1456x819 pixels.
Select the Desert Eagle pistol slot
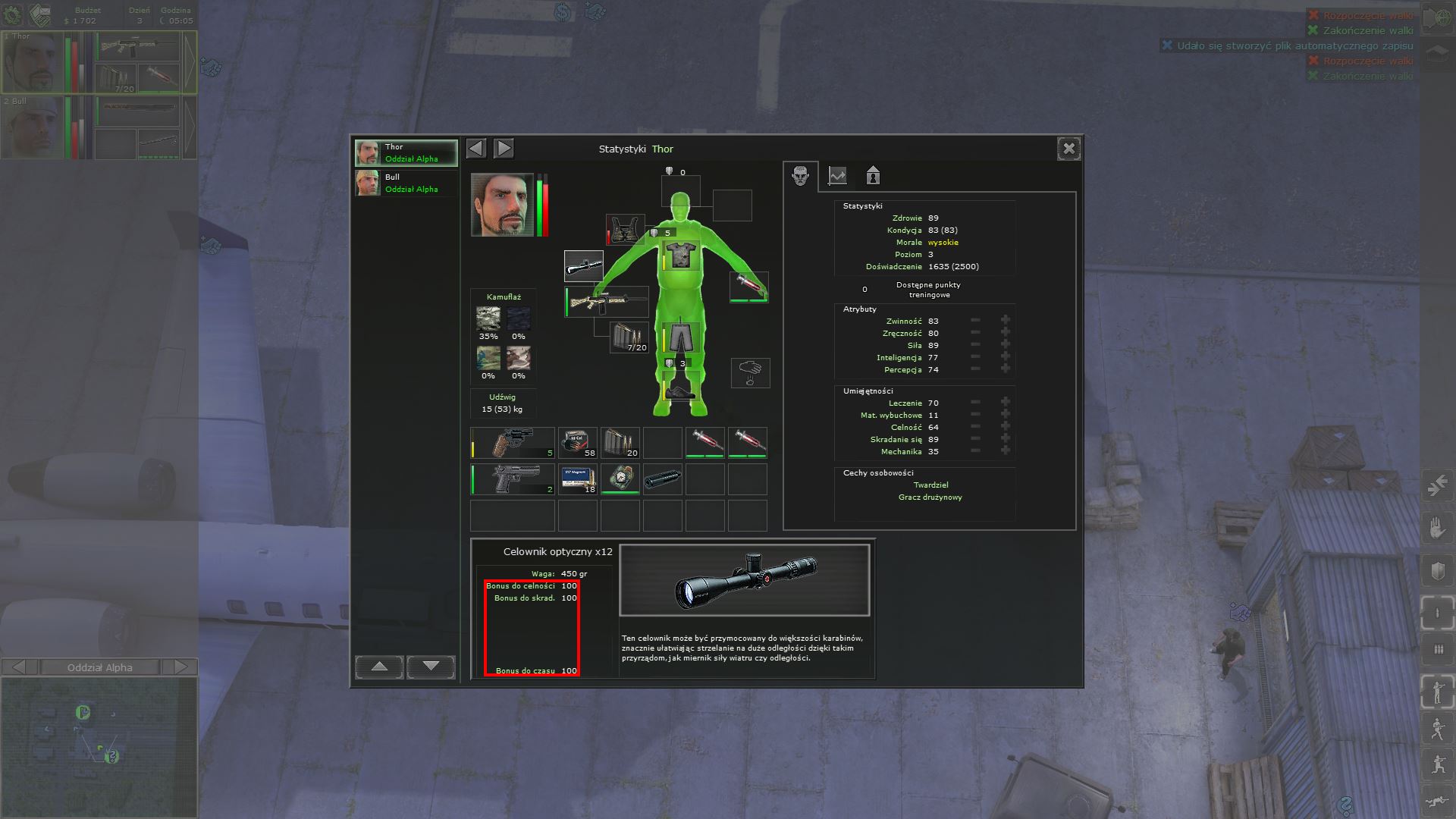click(513, 480)
